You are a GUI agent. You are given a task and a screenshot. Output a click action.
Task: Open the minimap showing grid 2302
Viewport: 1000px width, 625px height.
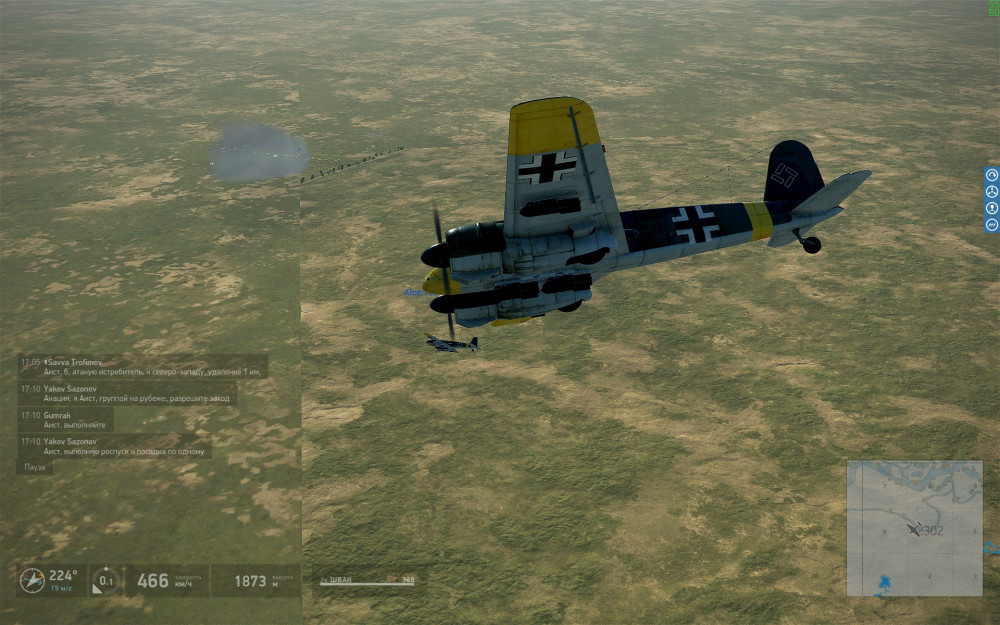(x=914, y=528)
